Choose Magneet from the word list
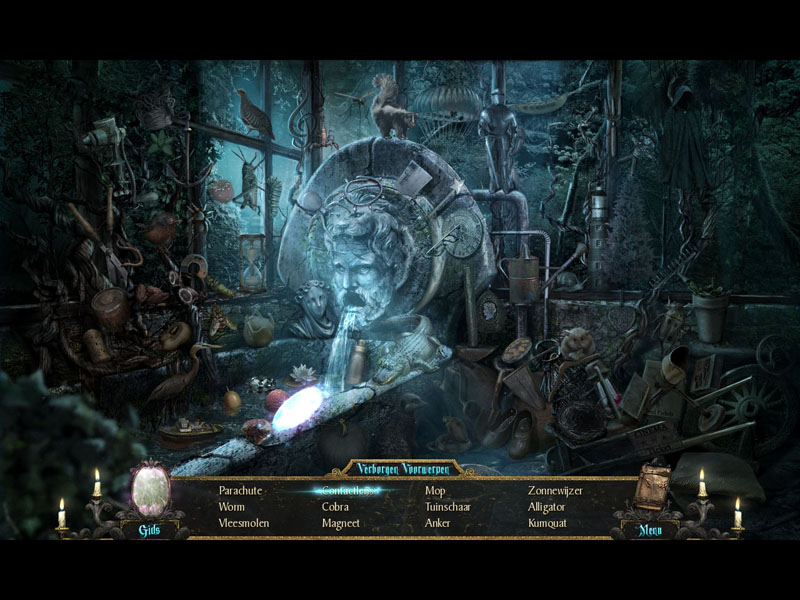This screenshot has height=600, width=800. point(340,523)
